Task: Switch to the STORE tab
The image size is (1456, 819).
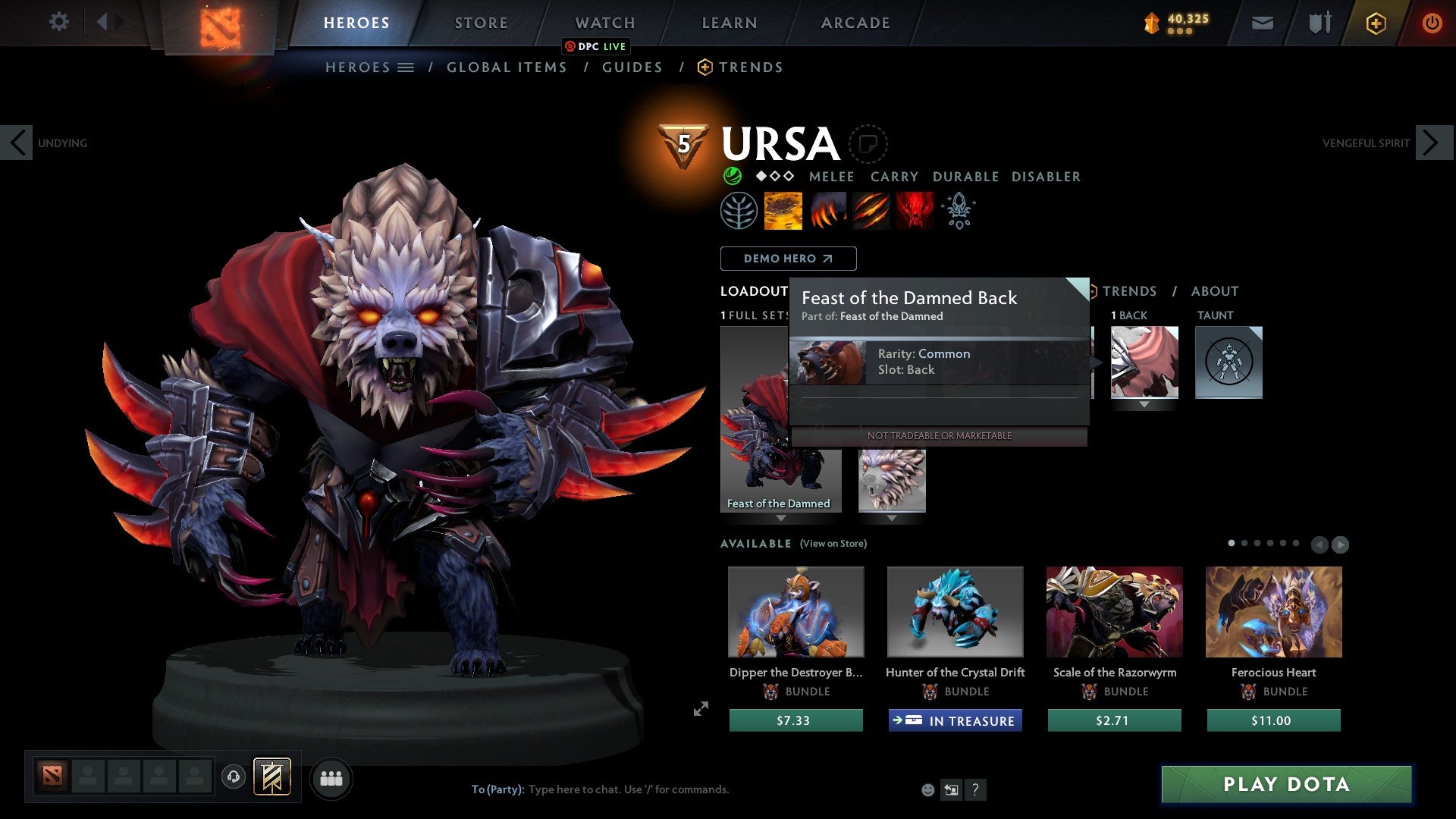Action: pos(481,23)
